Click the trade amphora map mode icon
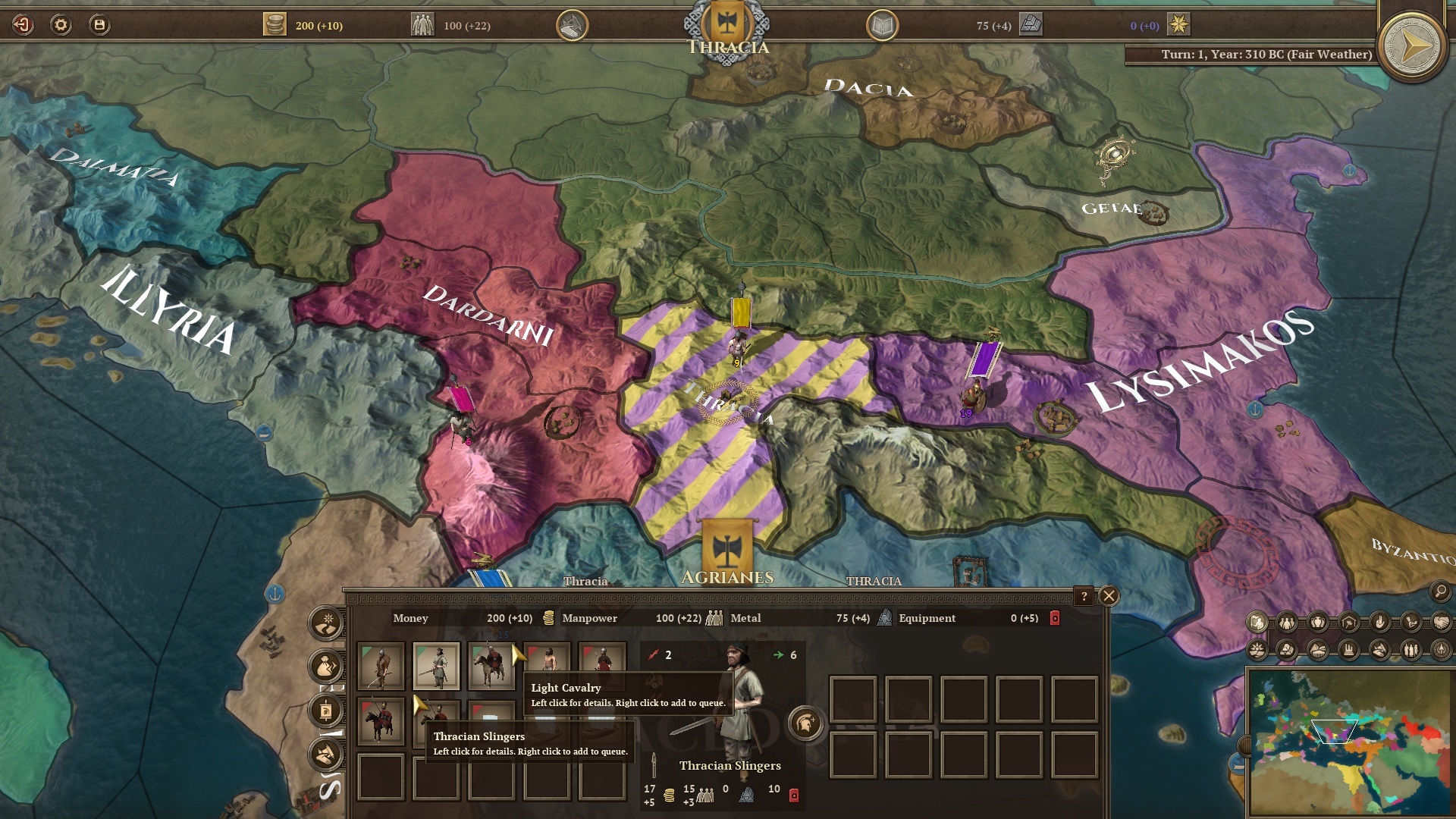 pos(1319,623)
